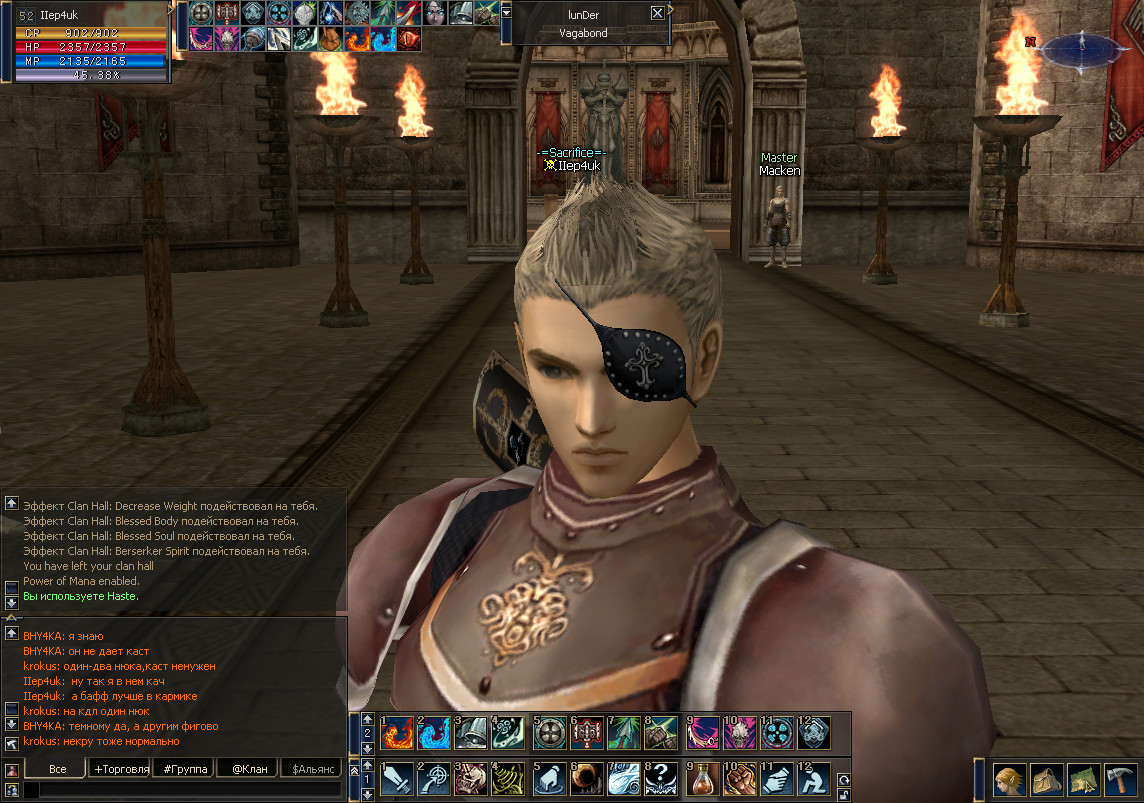Screen dimensions: 1144x803
Task: Close the lunDer target window
Action: point(657,13)
